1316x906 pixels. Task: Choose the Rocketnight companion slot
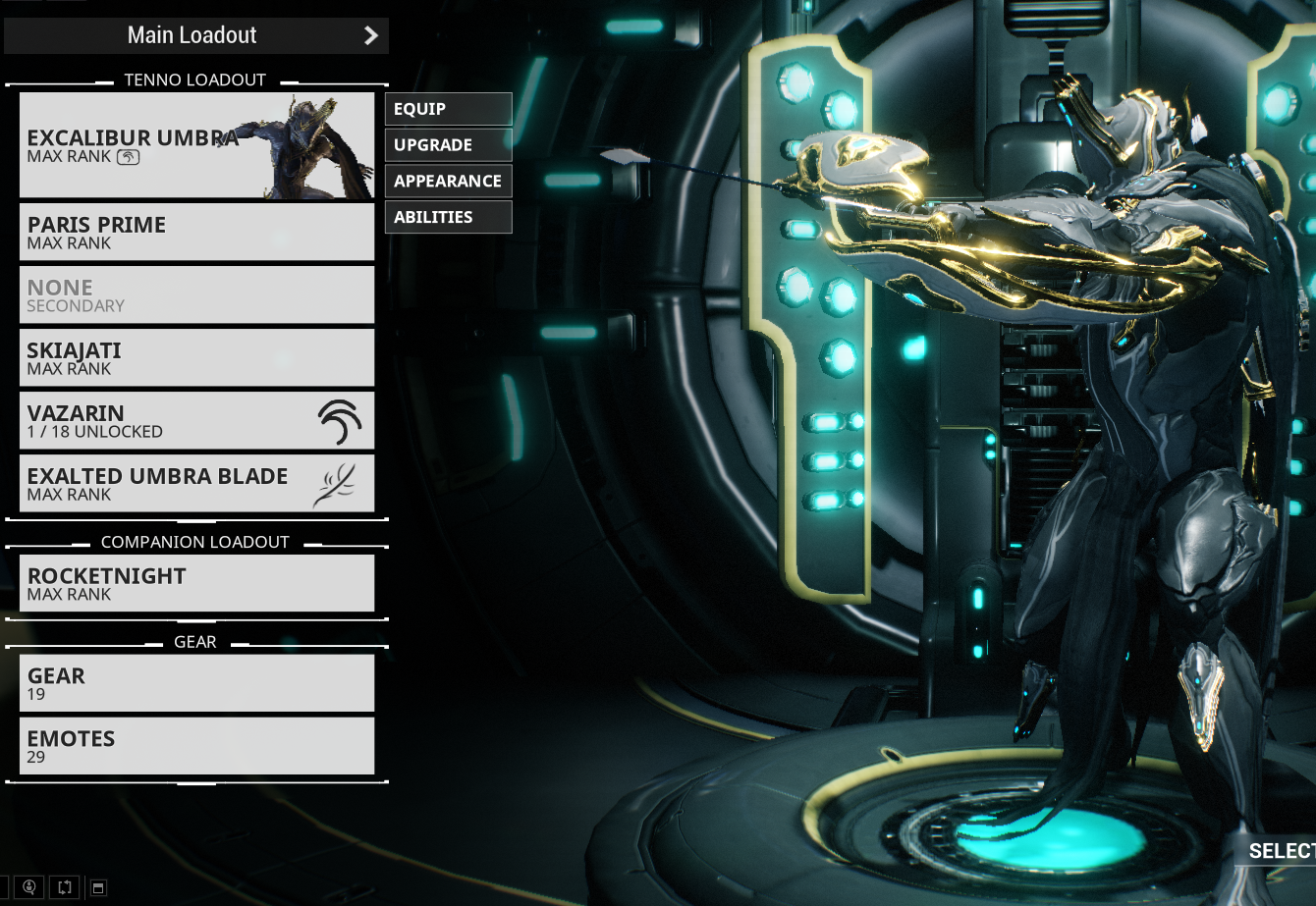(196, 583)
